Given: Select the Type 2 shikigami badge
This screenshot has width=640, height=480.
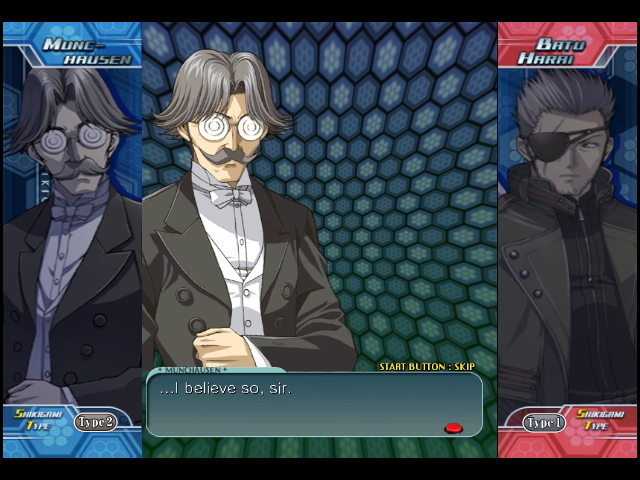Looking at the screenshot, I should pyautogui.click(x=95, y=422).
